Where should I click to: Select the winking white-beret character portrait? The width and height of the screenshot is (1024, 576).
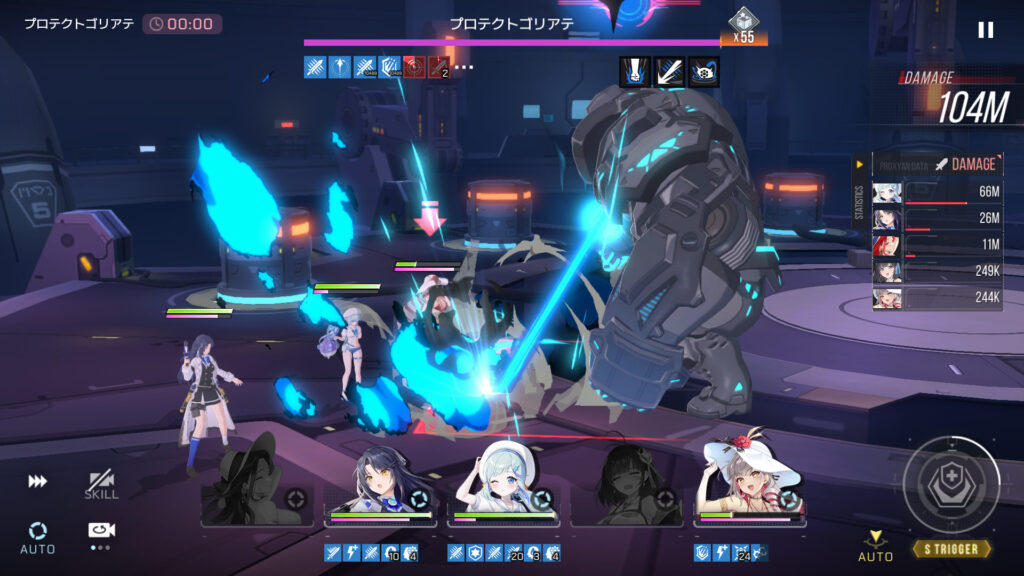pos(503,487)
